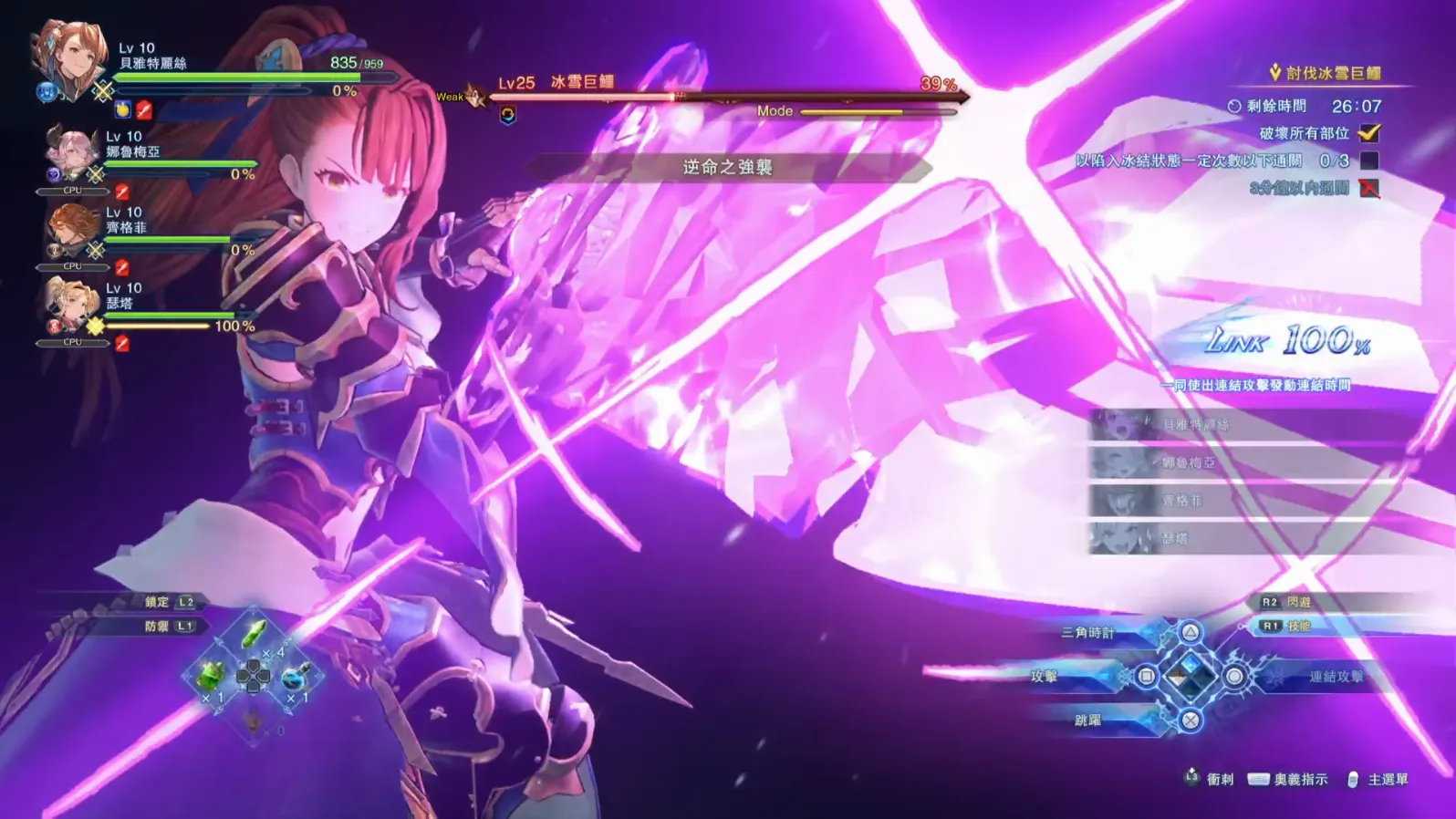Image resolution: width=1456 pixels, height=819 pixels.
Task: Select 貝雅特麗絲 row in link list
Action: (x=1195, y=425)
